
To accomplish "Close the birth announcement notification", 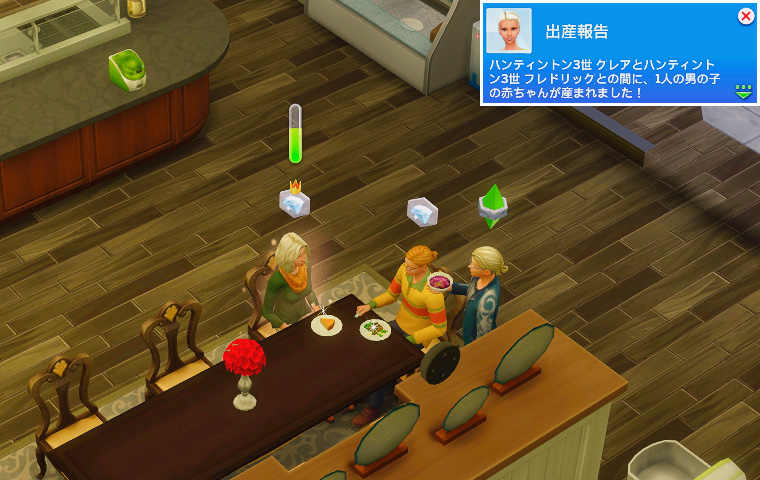I will pos(745,16).
